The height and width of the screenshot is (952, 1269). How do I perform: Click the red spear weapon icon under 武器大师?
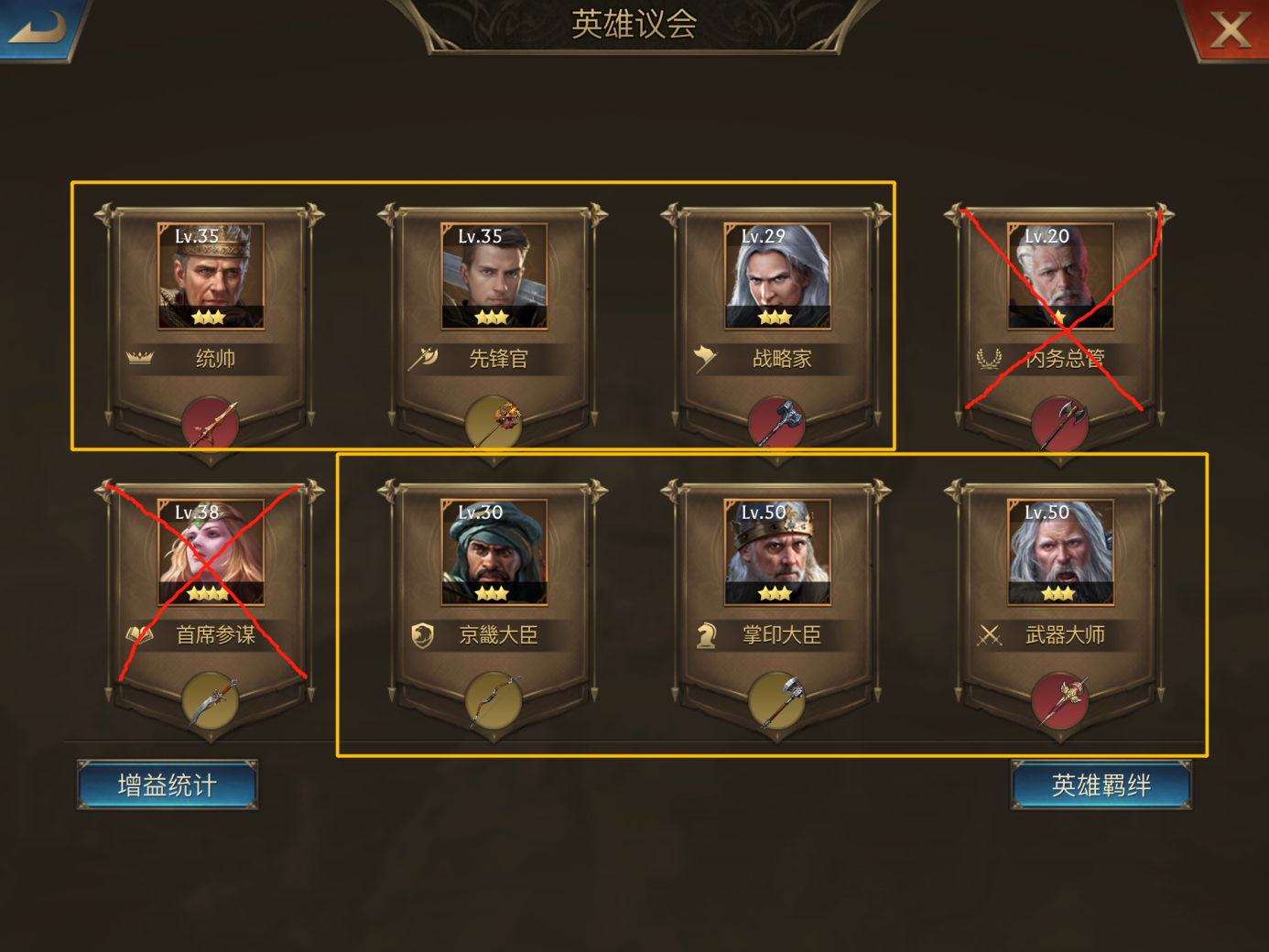[1059, 700]
